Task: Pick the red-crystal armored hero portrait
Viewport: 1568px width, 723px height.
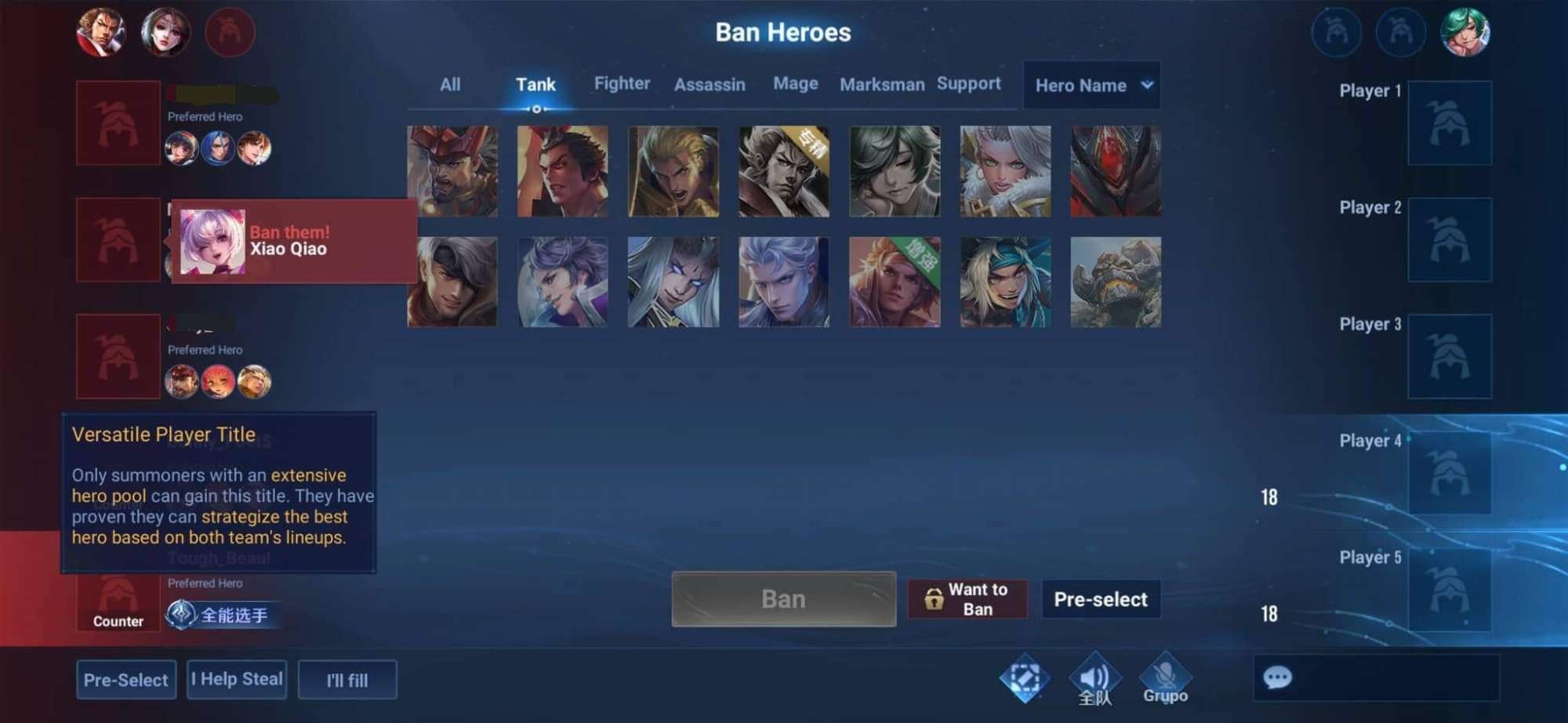Action: (x=1116, y=171)
